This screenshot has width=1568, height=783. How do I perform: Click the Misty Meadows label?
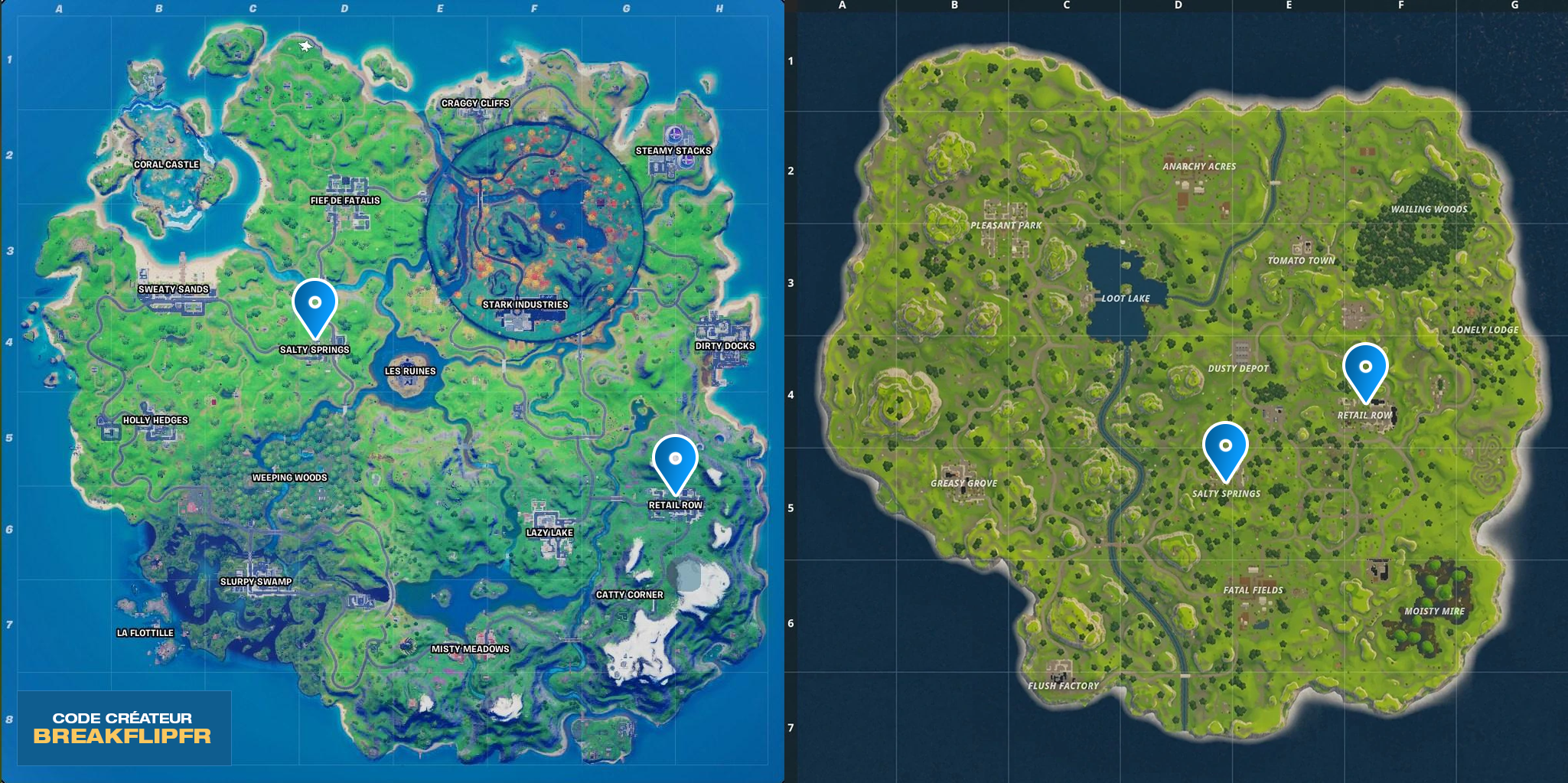point(469,648)
